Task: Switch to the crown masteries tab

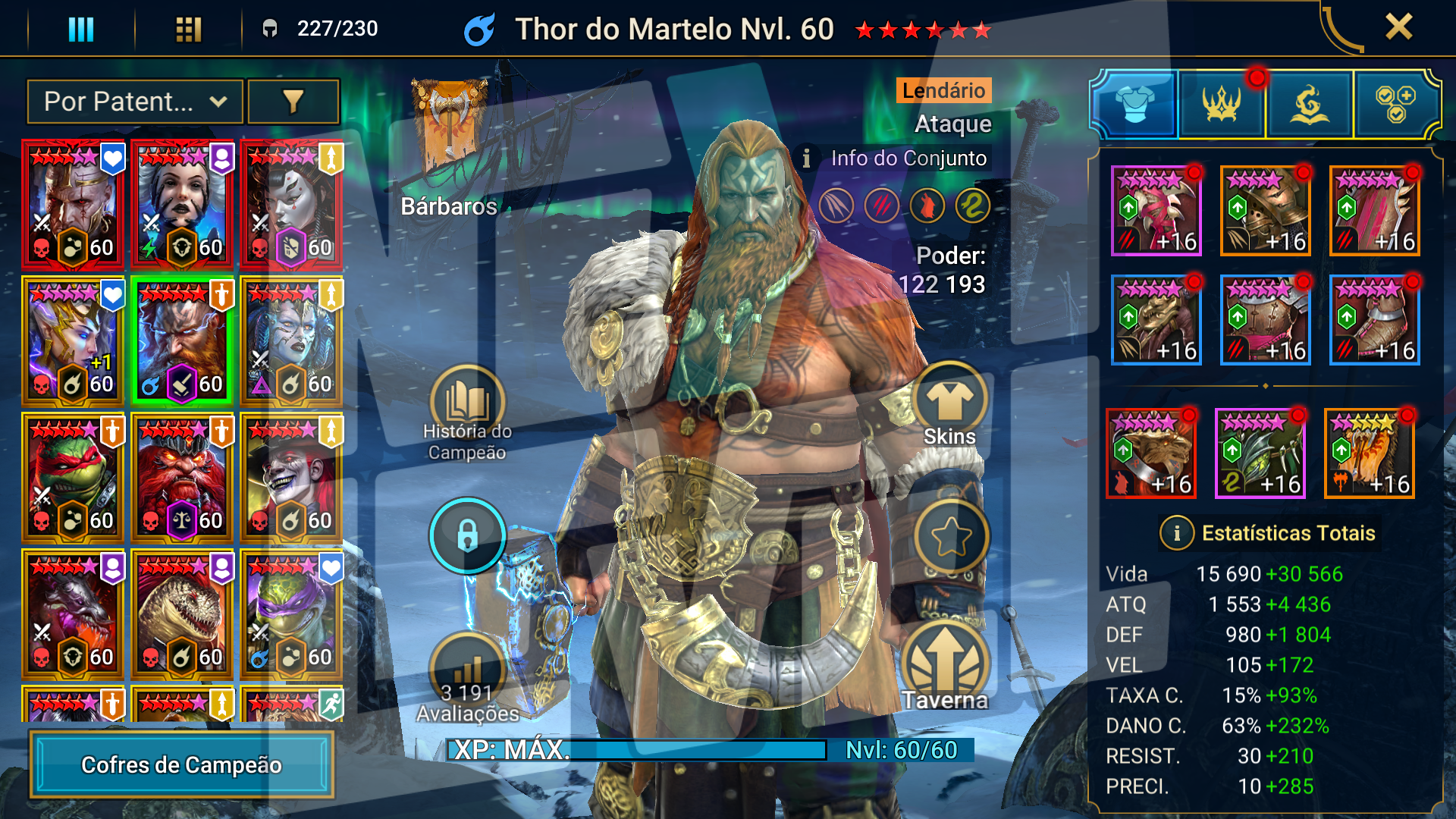Action: point(1222,104)
